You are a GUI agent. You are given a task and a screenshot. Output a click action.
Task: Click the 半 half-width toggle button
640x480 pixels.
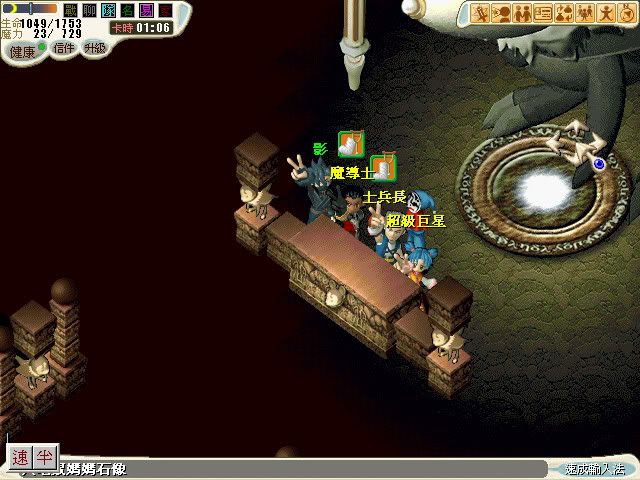45,457
